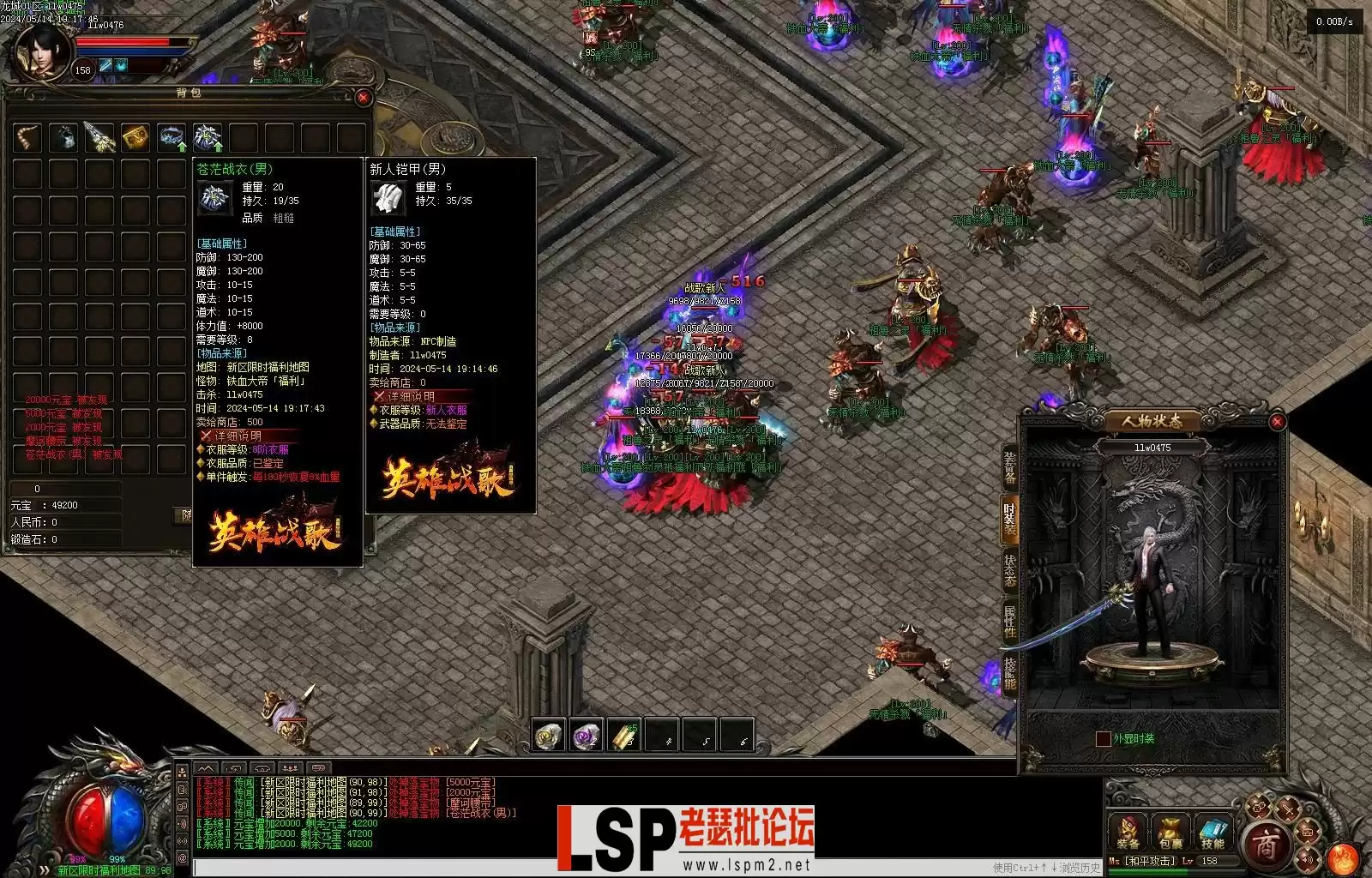This screenshot has width=1372, height=878.
Task: Select the blue spiked bracelet in the bag
Action: coord(171,137)
